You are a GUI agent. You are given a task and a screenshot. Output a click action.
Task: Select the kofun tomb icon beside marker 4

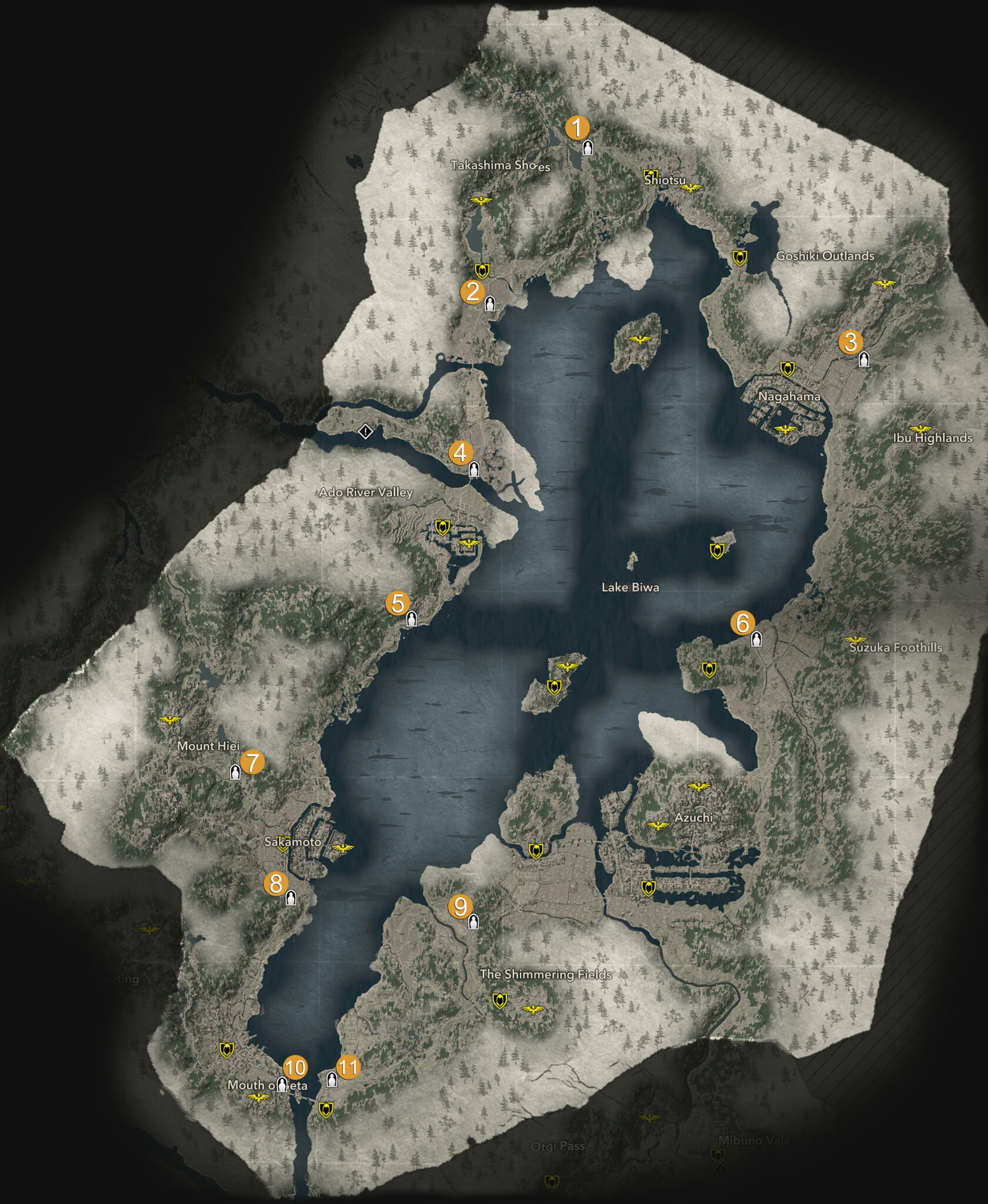tap(473, 469)
